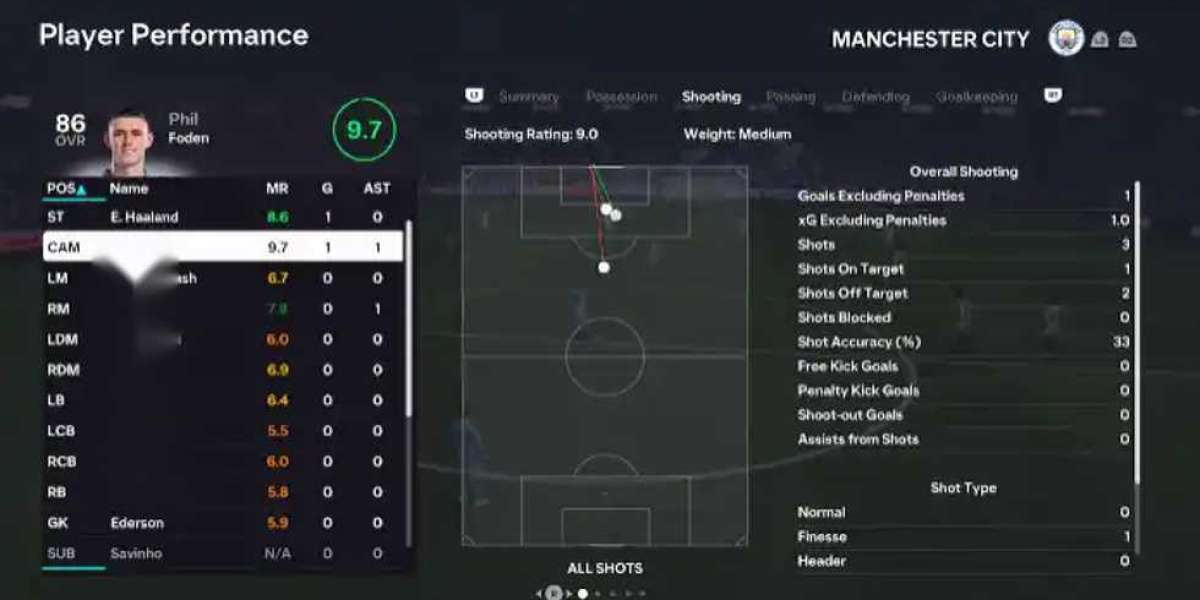
Task: Switch to the Defending tab
Action: click(875, 97)
